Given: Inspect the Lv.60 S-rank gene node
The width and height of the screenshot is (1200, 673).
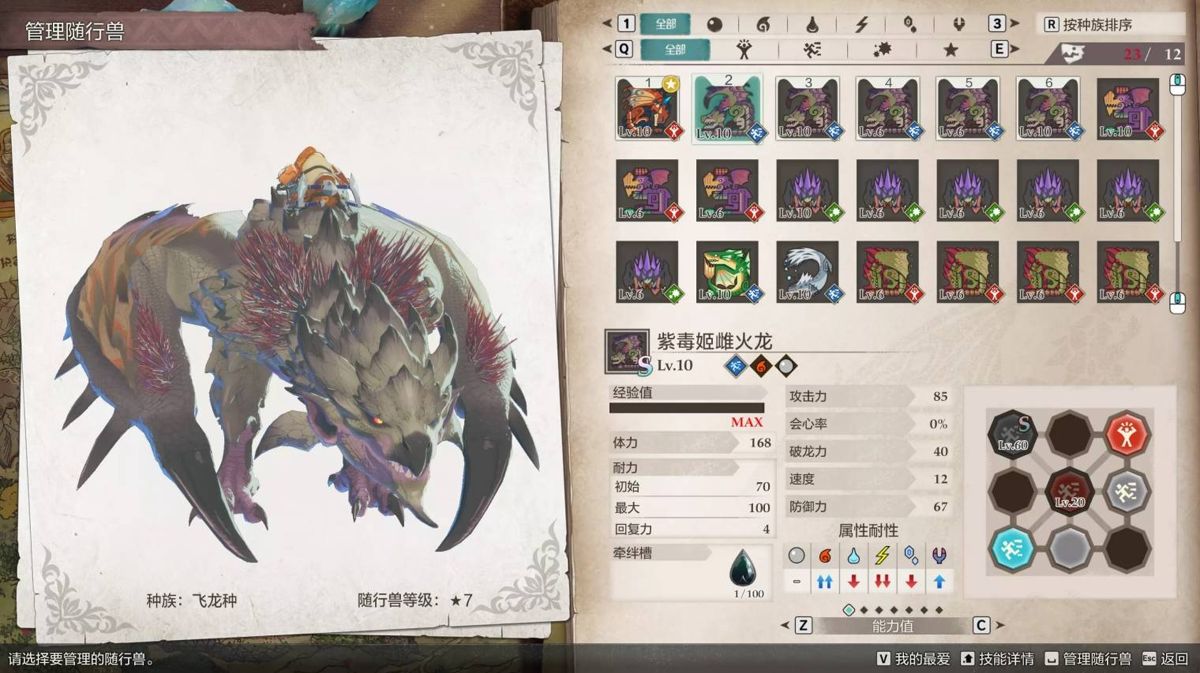Looking at the screenshot, I should point(1012,433).
